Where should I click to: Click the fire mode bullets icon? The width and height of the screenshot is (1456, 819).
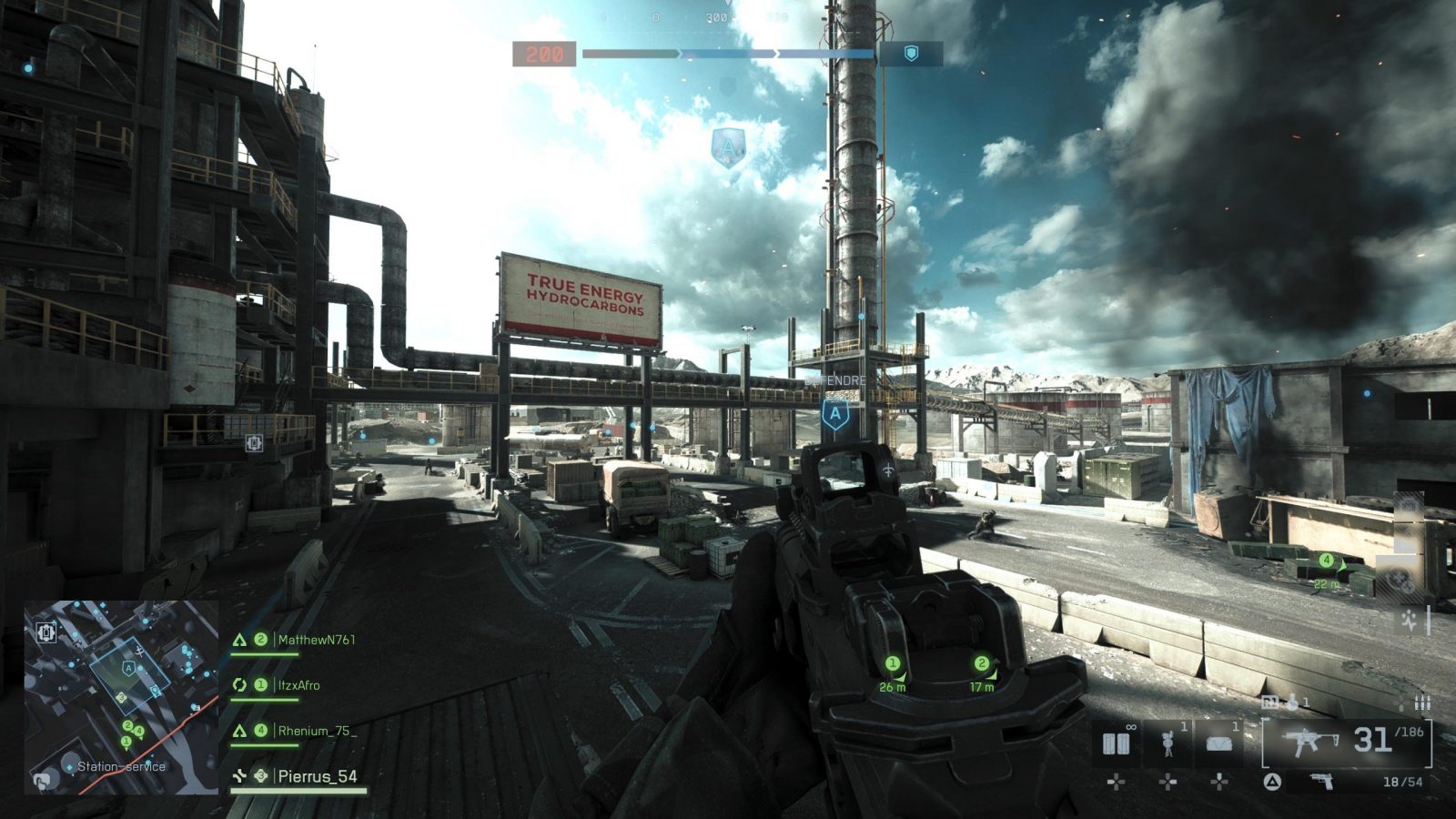pos(1421,703)
